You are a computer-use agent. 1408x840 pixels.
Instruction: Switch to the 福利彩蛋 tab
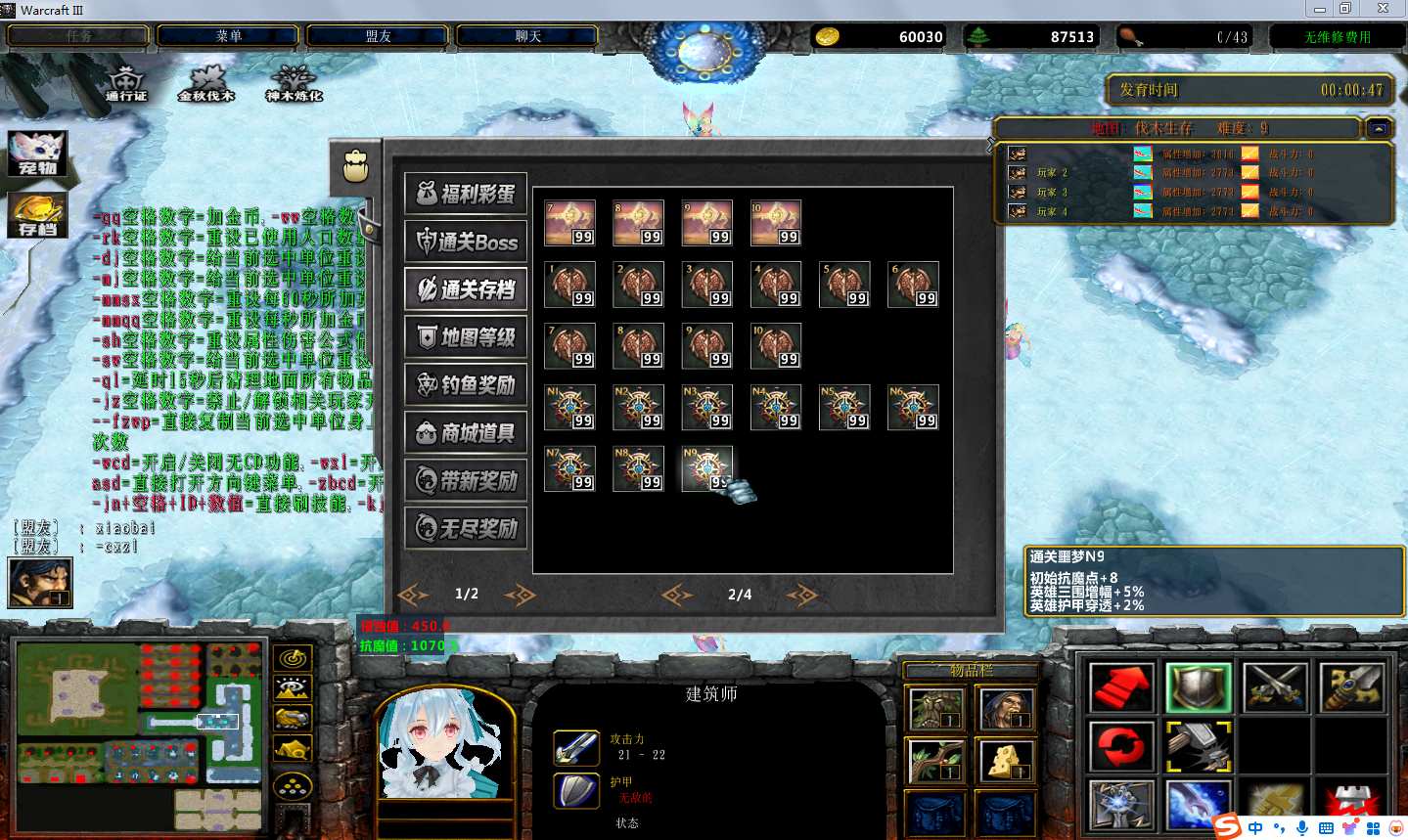coord(466,194)
